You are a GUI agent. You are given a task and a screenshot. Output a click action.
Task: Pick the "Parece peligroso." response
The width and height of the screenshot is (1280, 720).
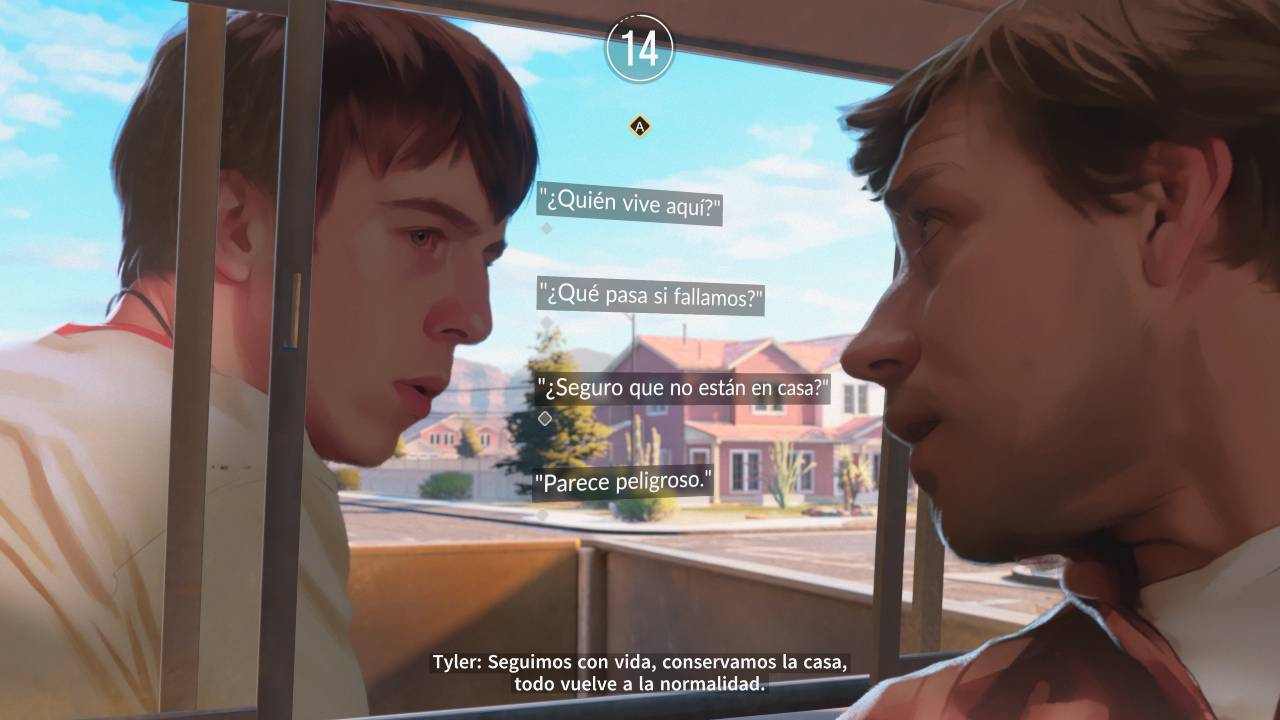point(623,482)
